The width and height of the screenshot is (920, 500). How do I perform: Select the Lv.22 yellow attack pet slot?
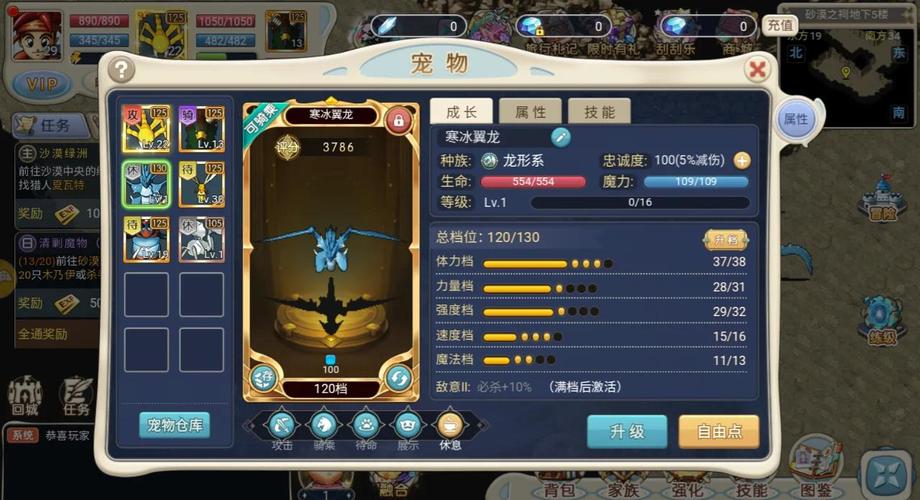coord(145,129)
